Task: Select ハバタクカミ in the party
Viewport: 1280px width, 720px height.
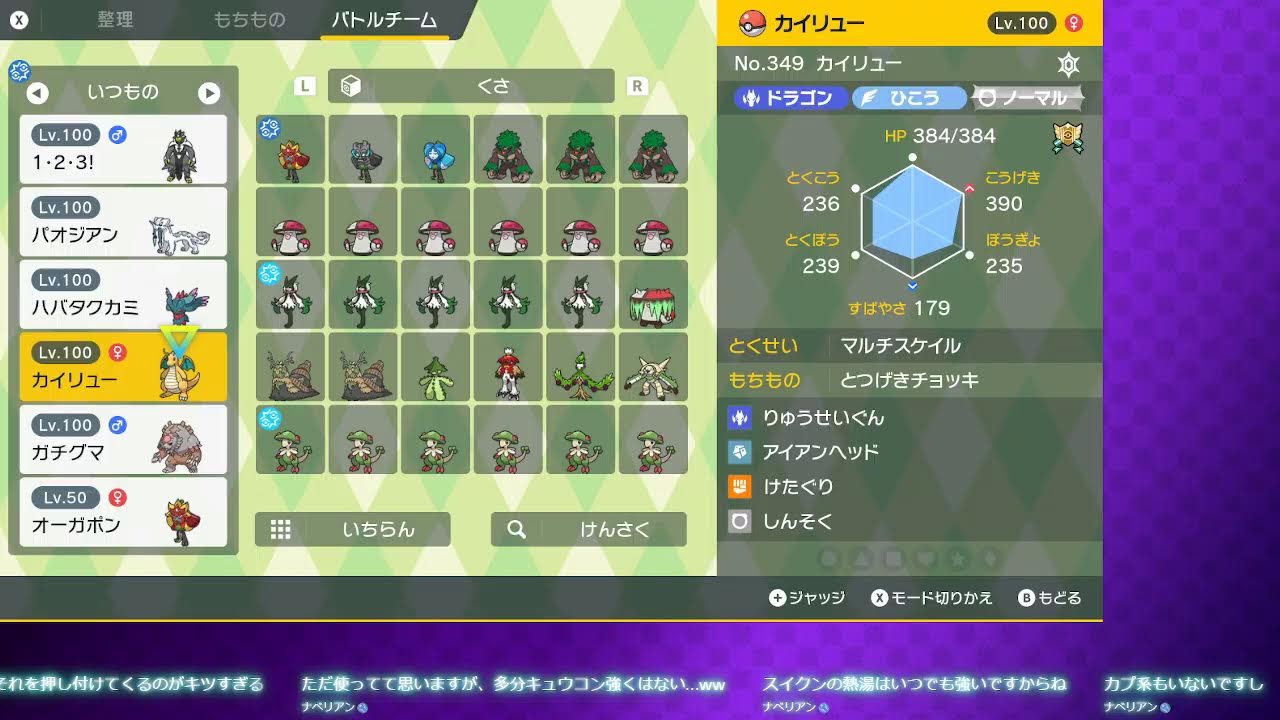Action: pyautogui.click(x=123, y=294)
